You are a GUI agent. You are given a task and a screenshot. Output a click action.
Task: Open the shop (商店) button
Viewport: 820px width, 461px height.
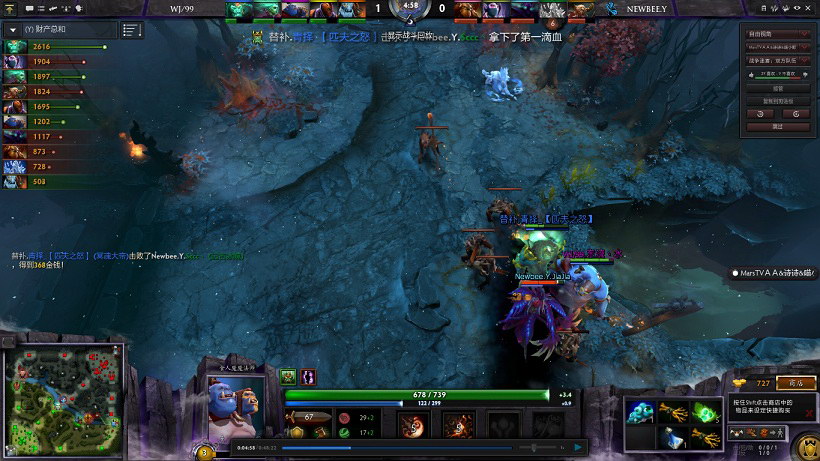tap(796, 383)
